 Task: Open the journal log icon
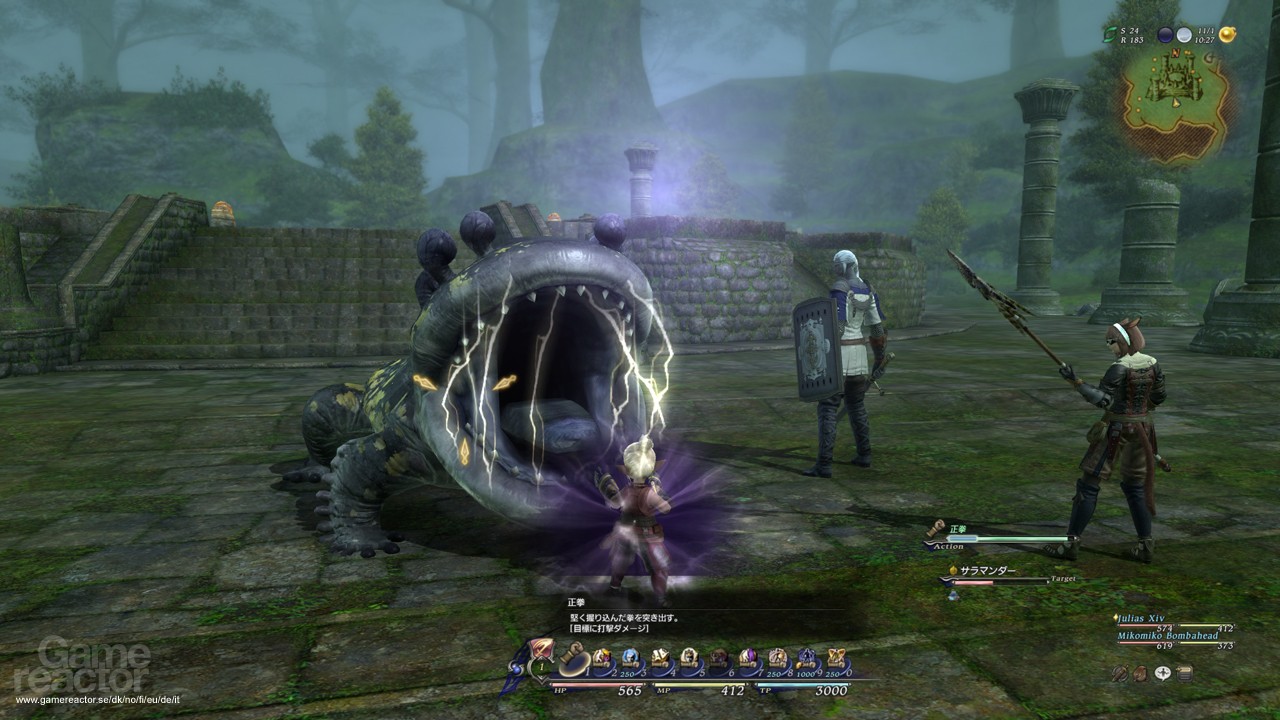[x=1184, y=673]
